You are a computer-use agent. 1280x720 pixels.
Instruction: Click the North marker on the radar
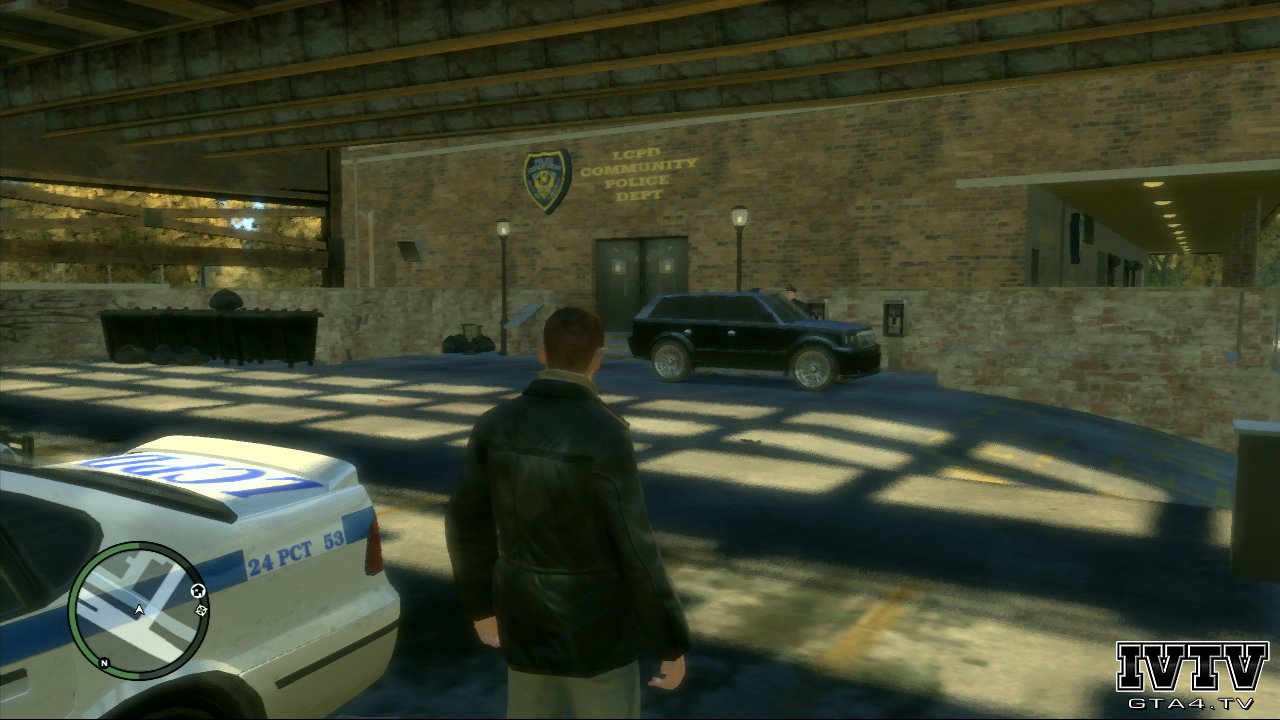(x=104, y=662)
